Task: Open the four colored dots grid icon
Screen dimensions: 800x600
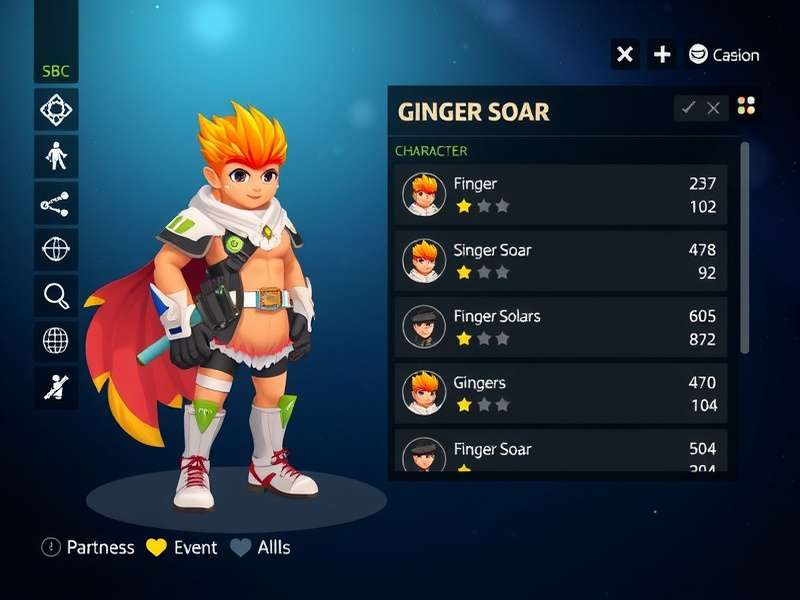Action: click(746, 106)
